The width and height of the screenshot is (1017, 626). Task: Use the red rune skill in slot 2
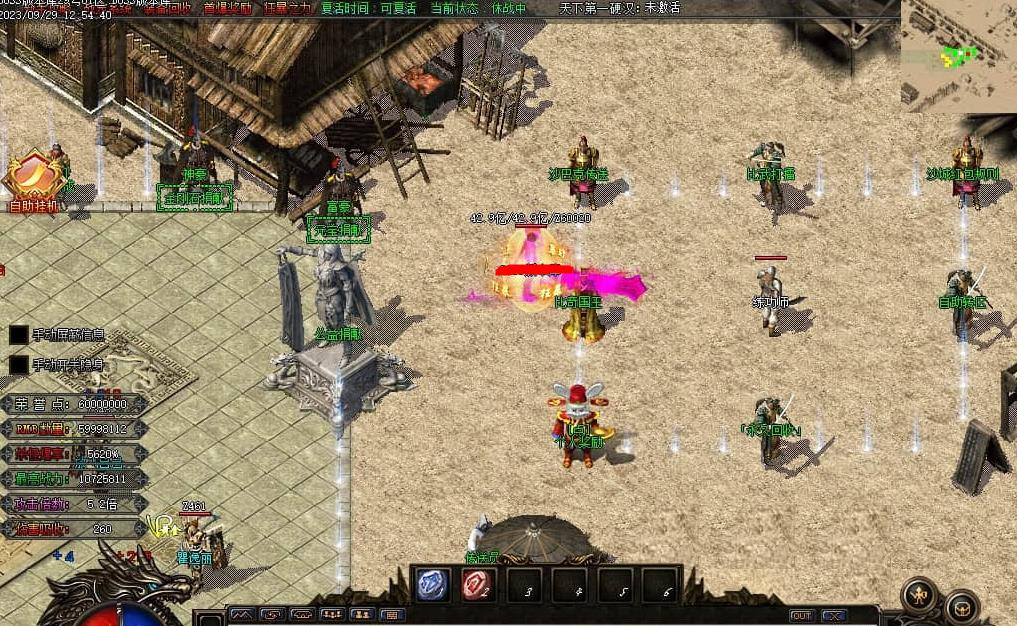coord(478,584)
